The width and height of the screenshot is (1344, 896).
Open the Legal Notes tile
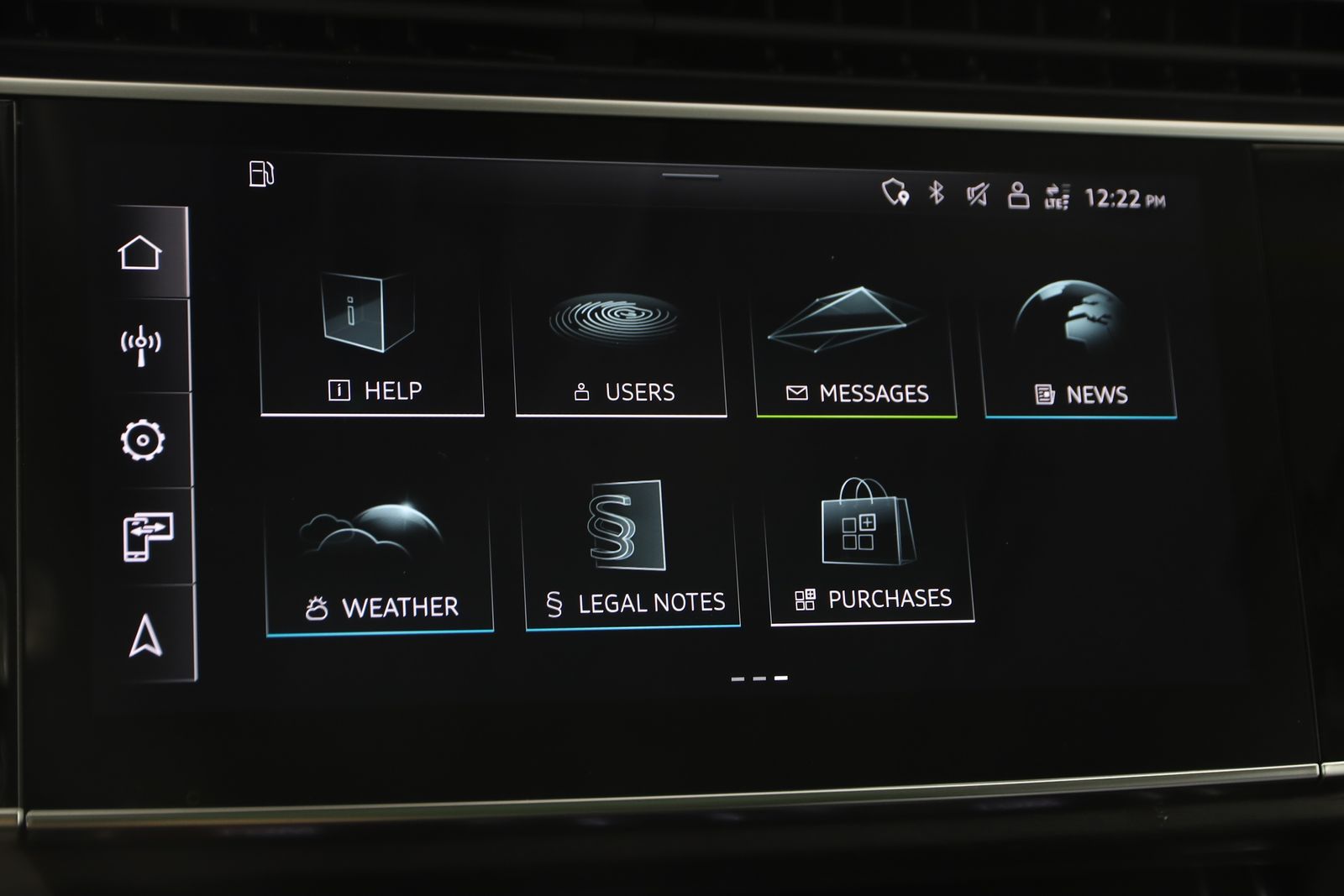point(632,554)
